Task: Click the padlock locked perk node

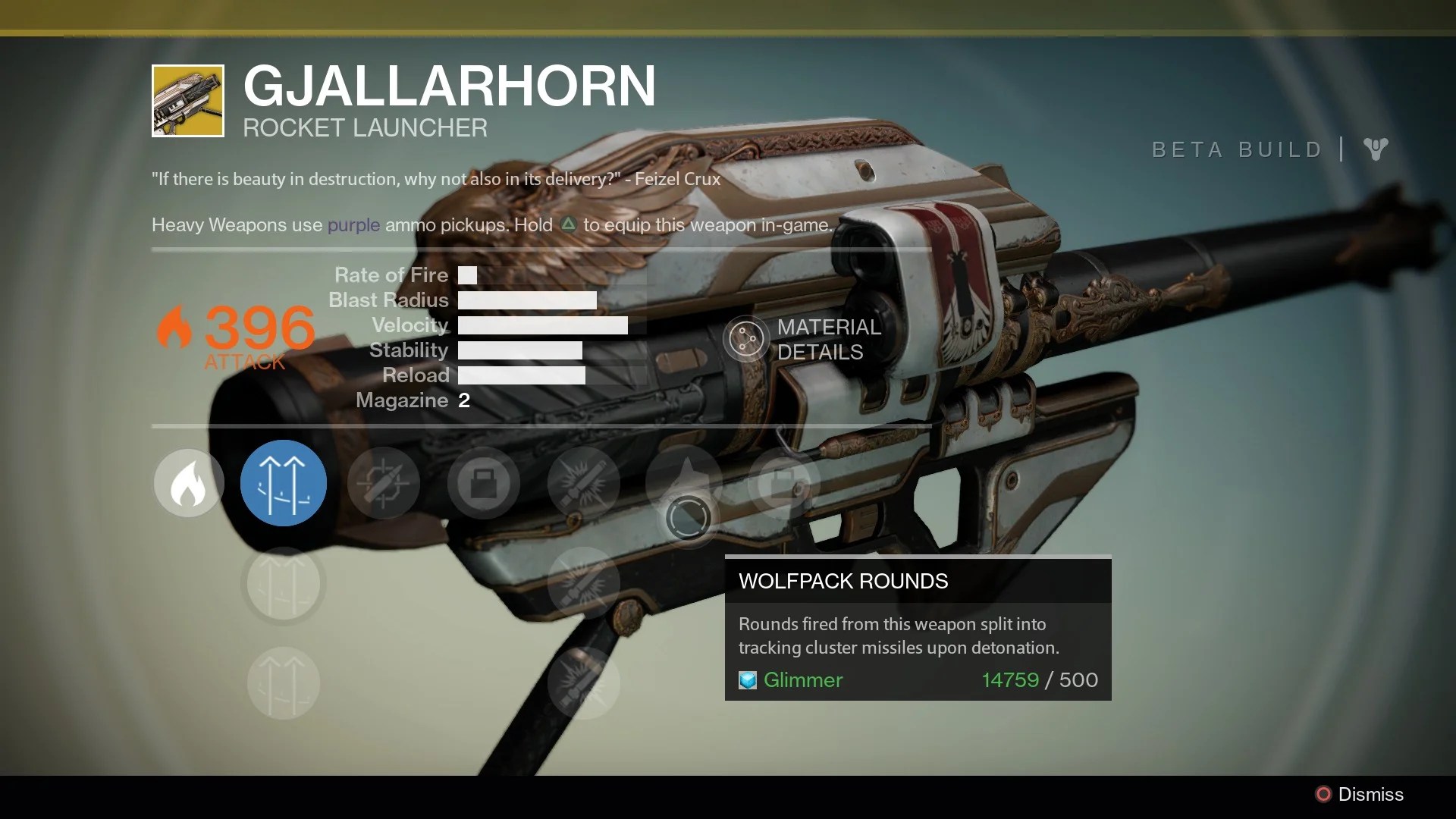Action: pos(483,483)
